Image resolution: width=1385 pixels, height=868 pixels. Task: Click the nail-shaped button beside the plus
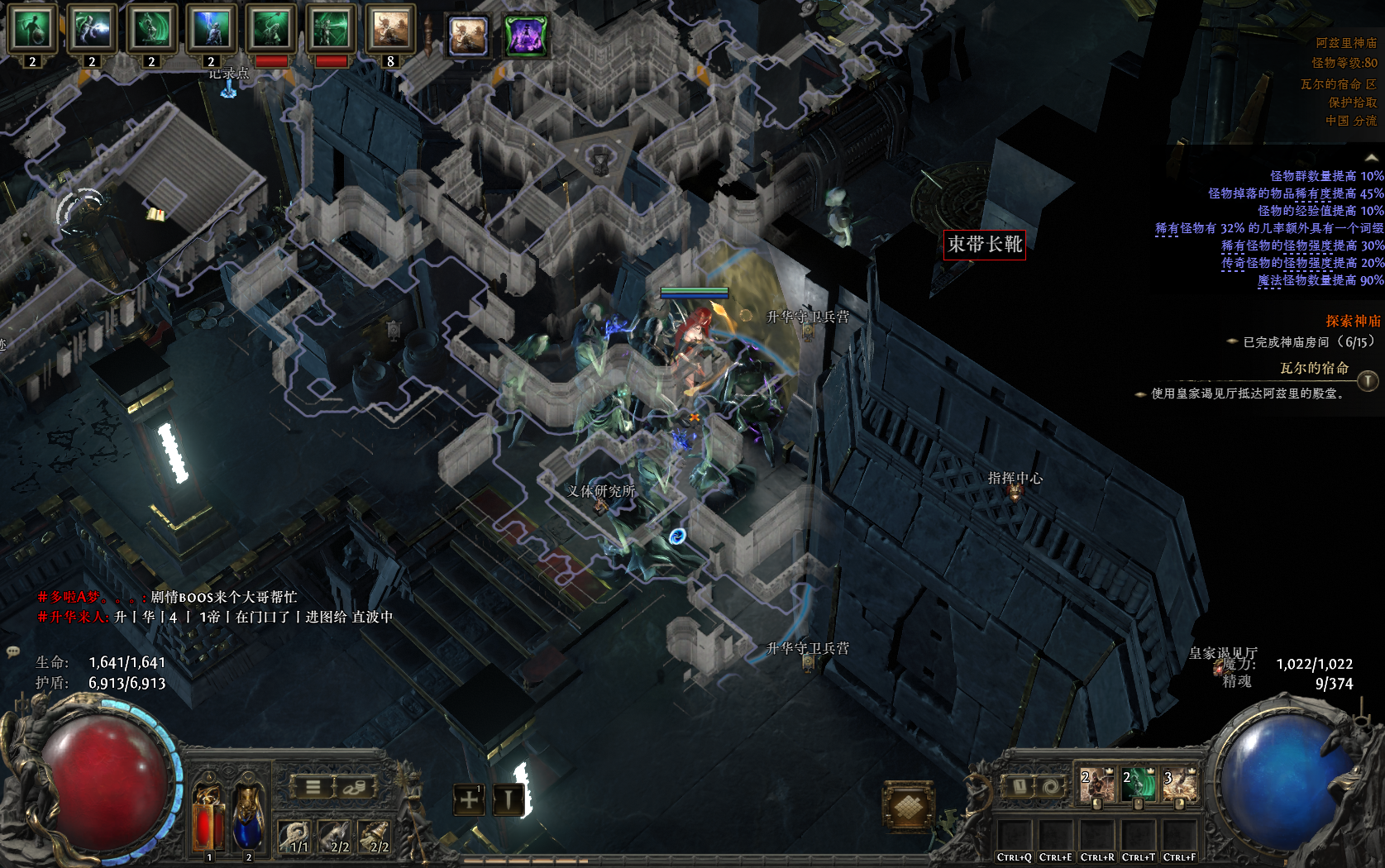point(508,799)
